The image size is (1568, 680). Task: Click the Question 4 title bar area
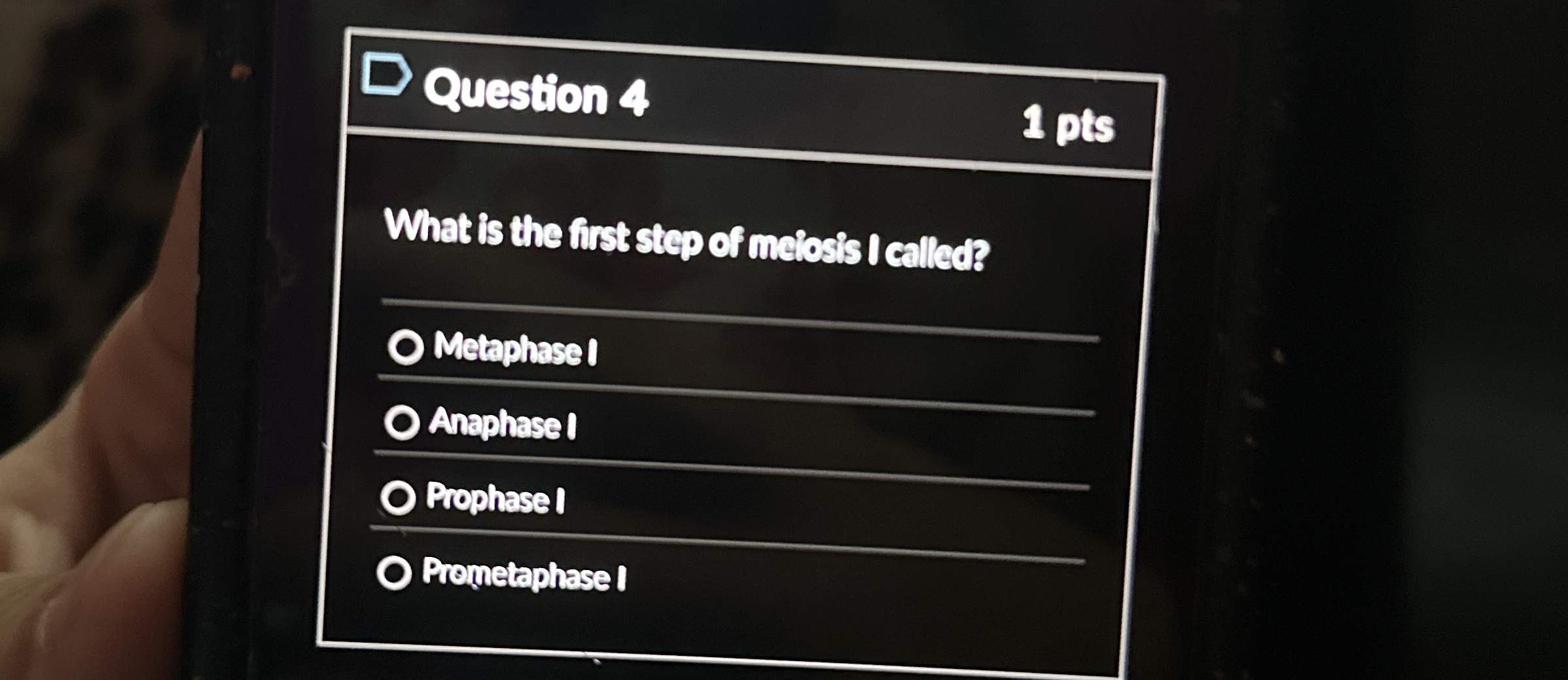753,98
